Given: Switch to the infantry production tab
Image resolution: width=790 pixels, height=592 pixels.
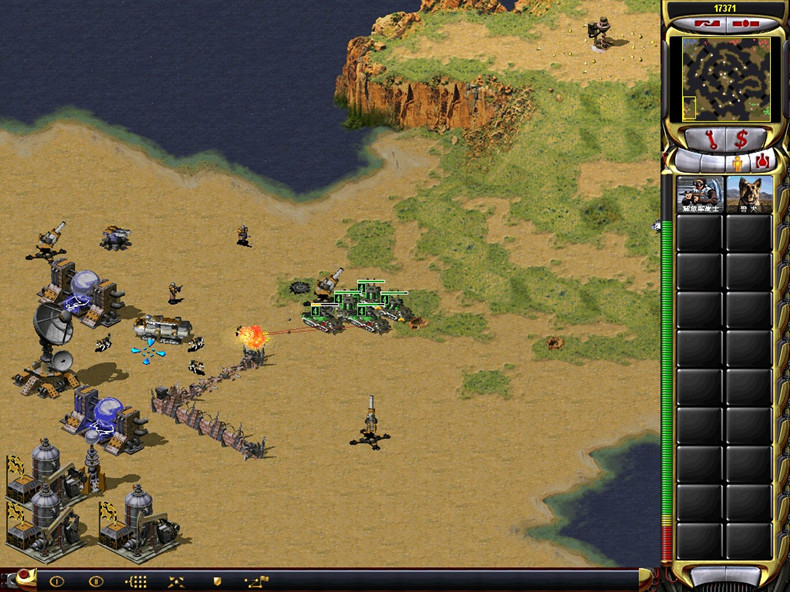Looking at the screenshot, I should click(738, 160).
